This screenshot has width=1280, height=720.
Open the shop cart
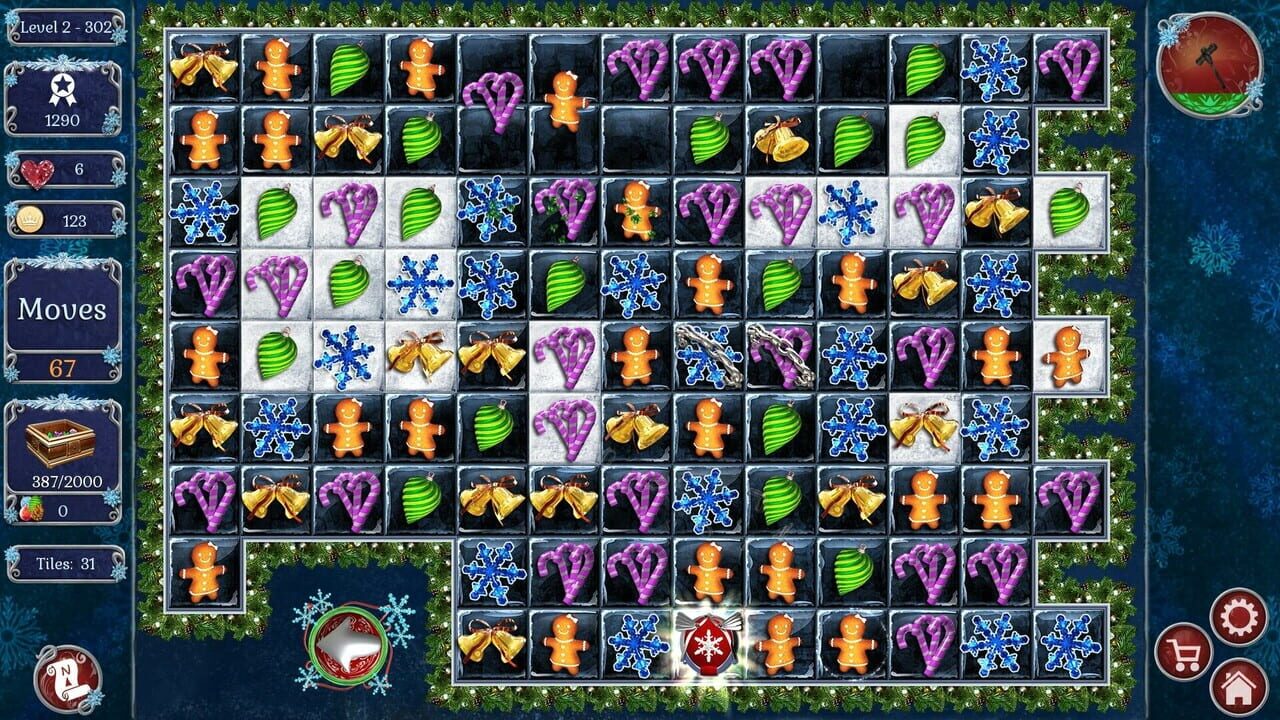click(x=1186, y=650)
